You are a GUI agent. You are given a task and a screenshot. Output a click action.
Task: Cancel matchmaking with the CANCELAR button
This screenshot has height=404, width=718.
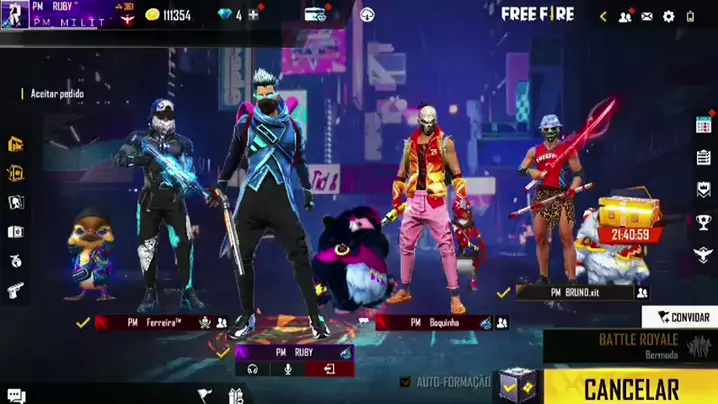[x=631, y=388]
